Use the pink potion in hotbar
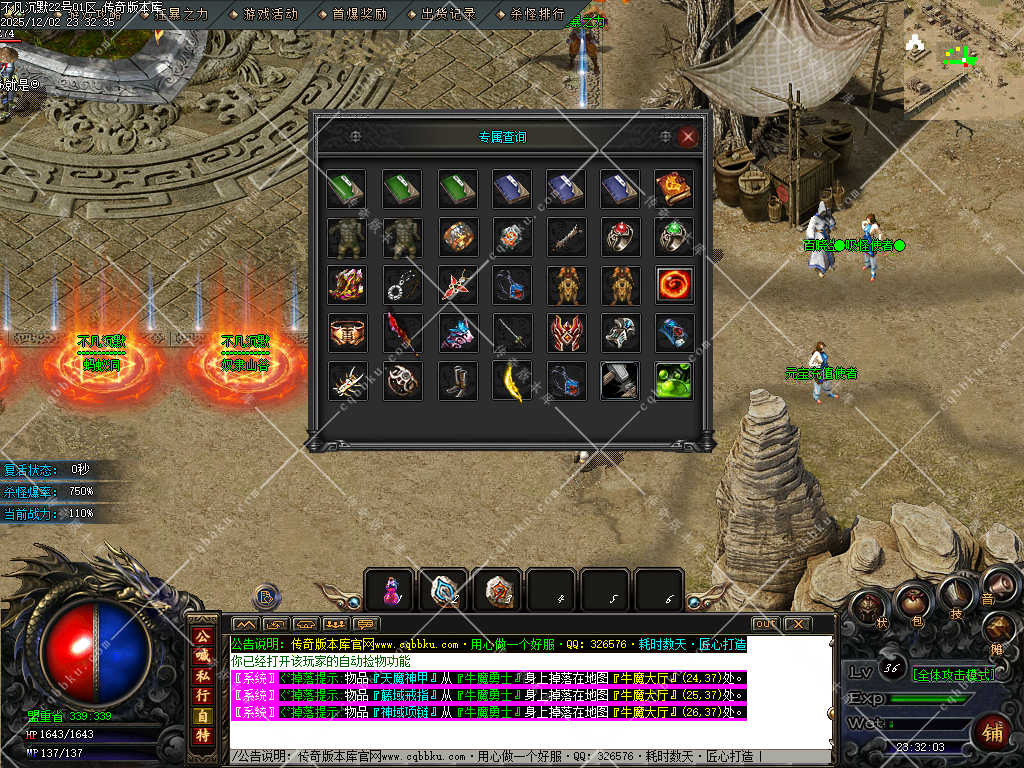The image size is (1024, 768). (388, 590)
